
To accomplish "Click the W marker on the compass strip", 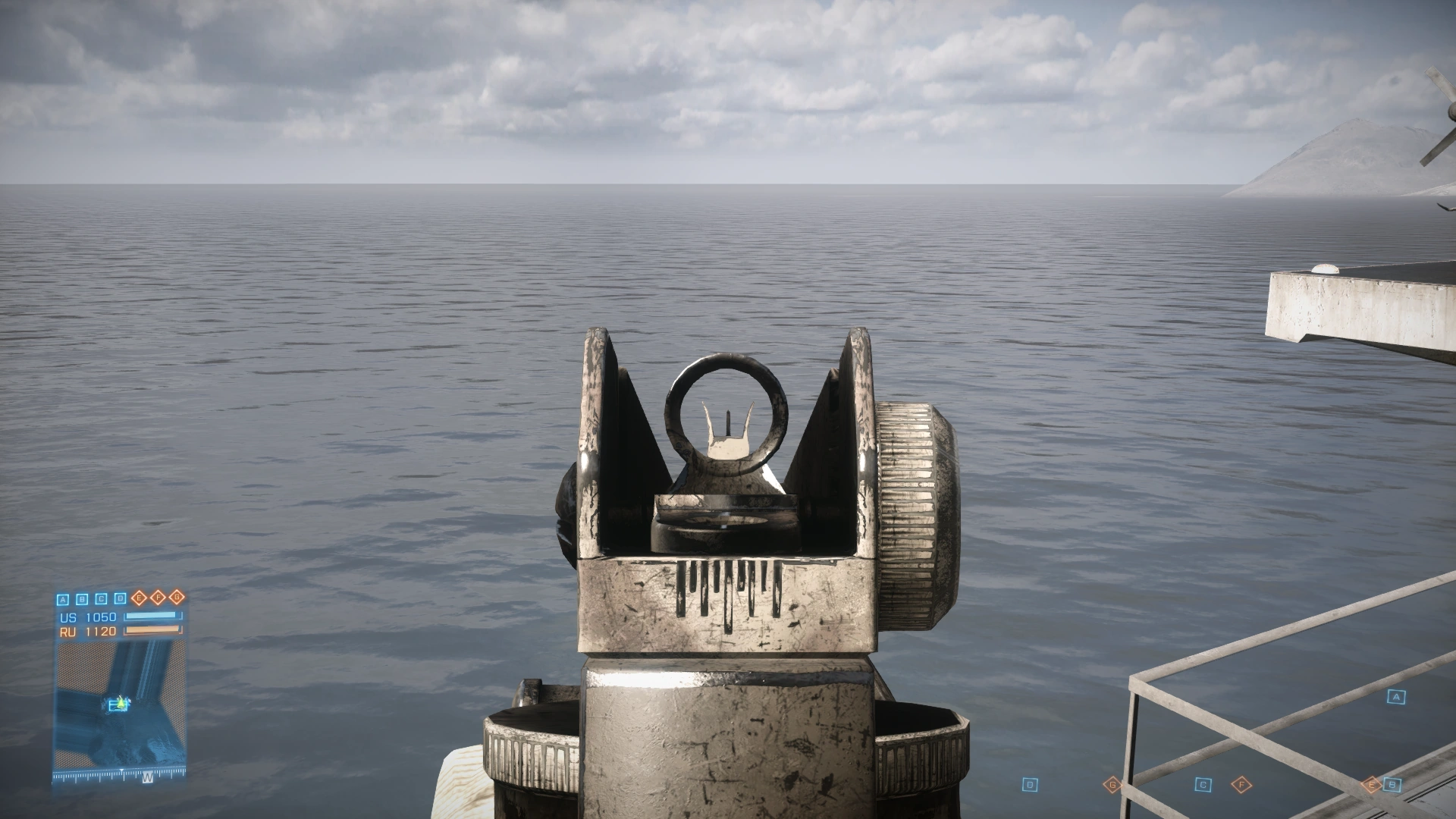I will tap(146, 778).
